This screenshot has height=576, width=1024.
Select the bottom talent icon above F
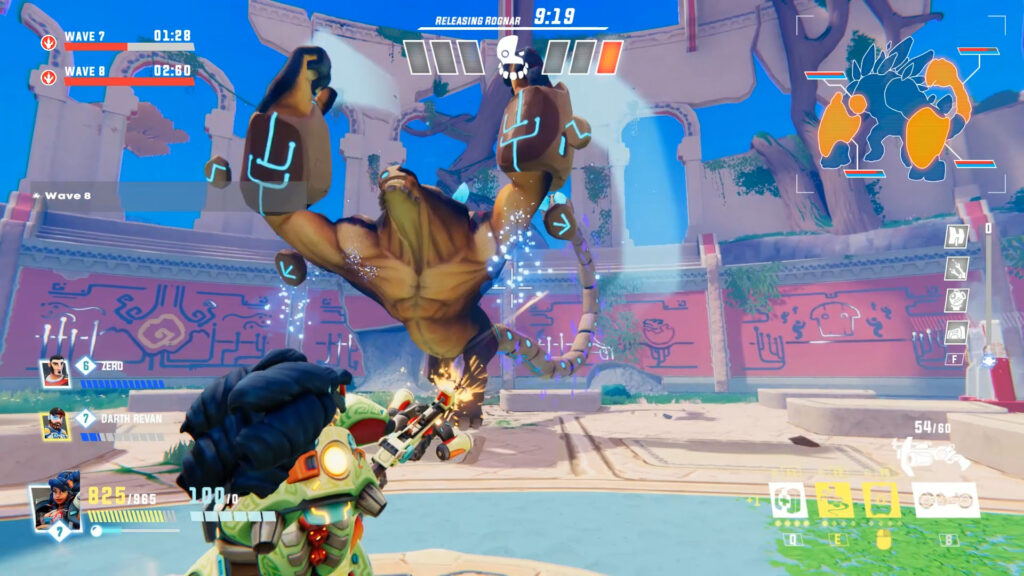tap(957, 332)
